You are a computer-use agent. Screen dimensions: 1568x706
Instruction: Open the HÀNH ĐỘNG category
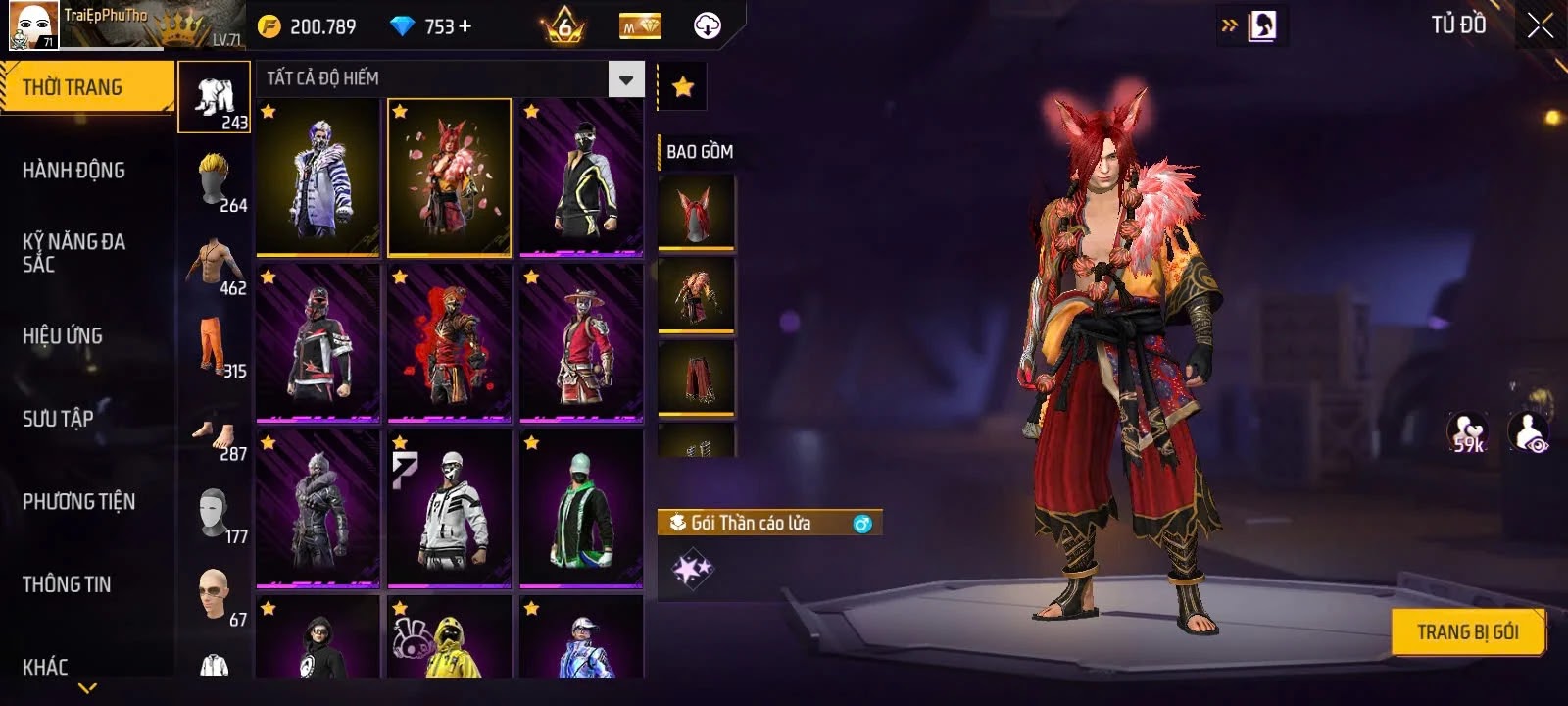click(x=73, y=171)
